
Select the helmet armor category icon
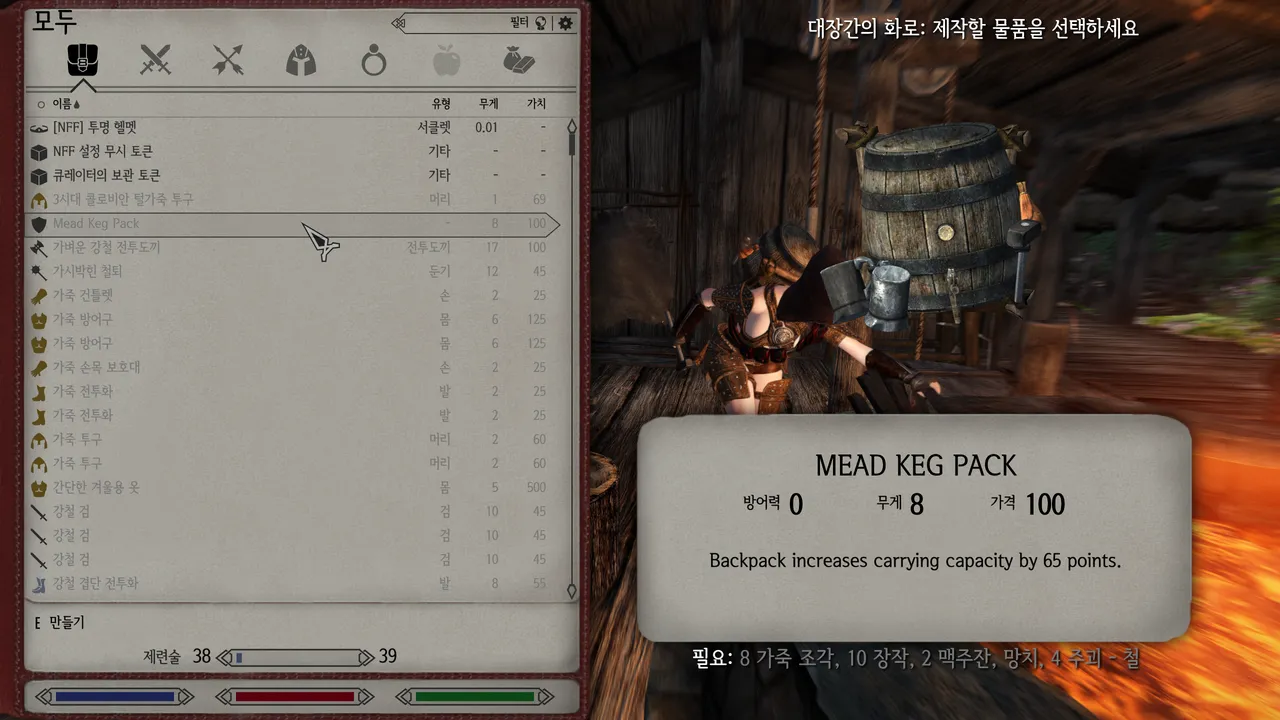point(301,61)
